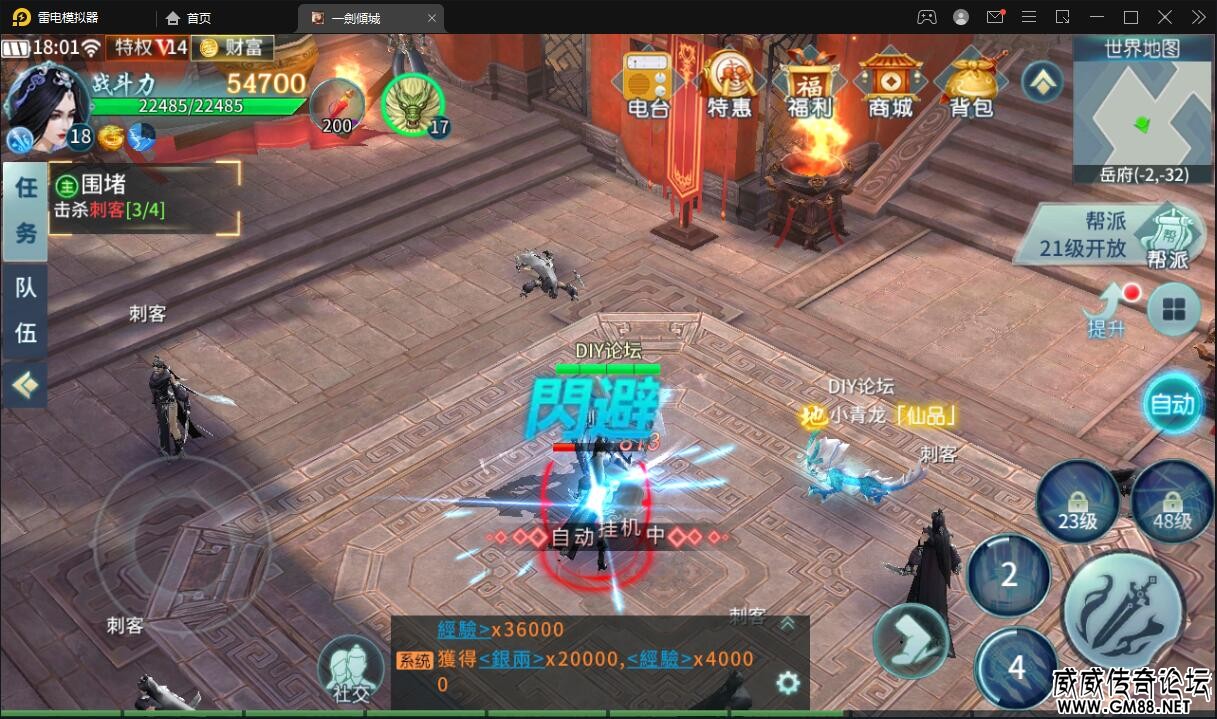The width and height of the screenshot is (1217, 719).
Task: Activate the skill labeled 2
Action: pos(1009,574)
